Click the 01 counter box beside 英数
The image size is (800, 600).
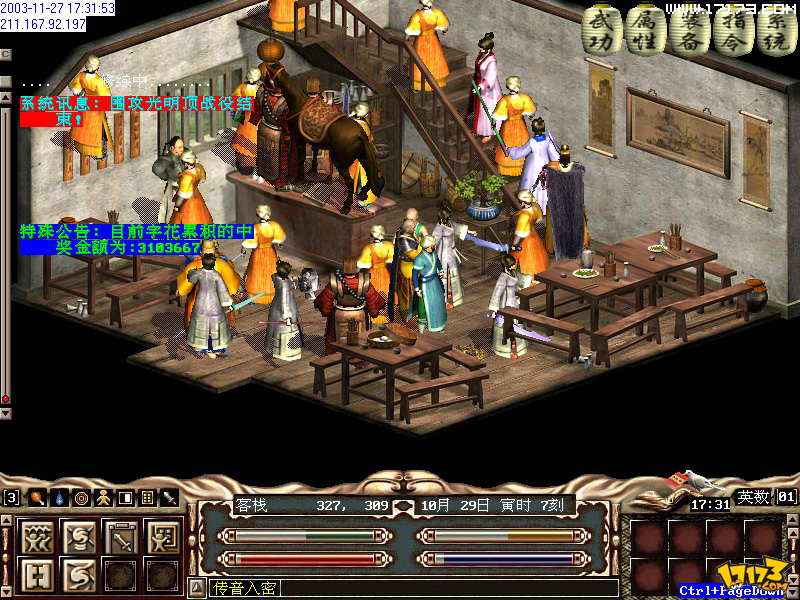(x=785, y=496)
